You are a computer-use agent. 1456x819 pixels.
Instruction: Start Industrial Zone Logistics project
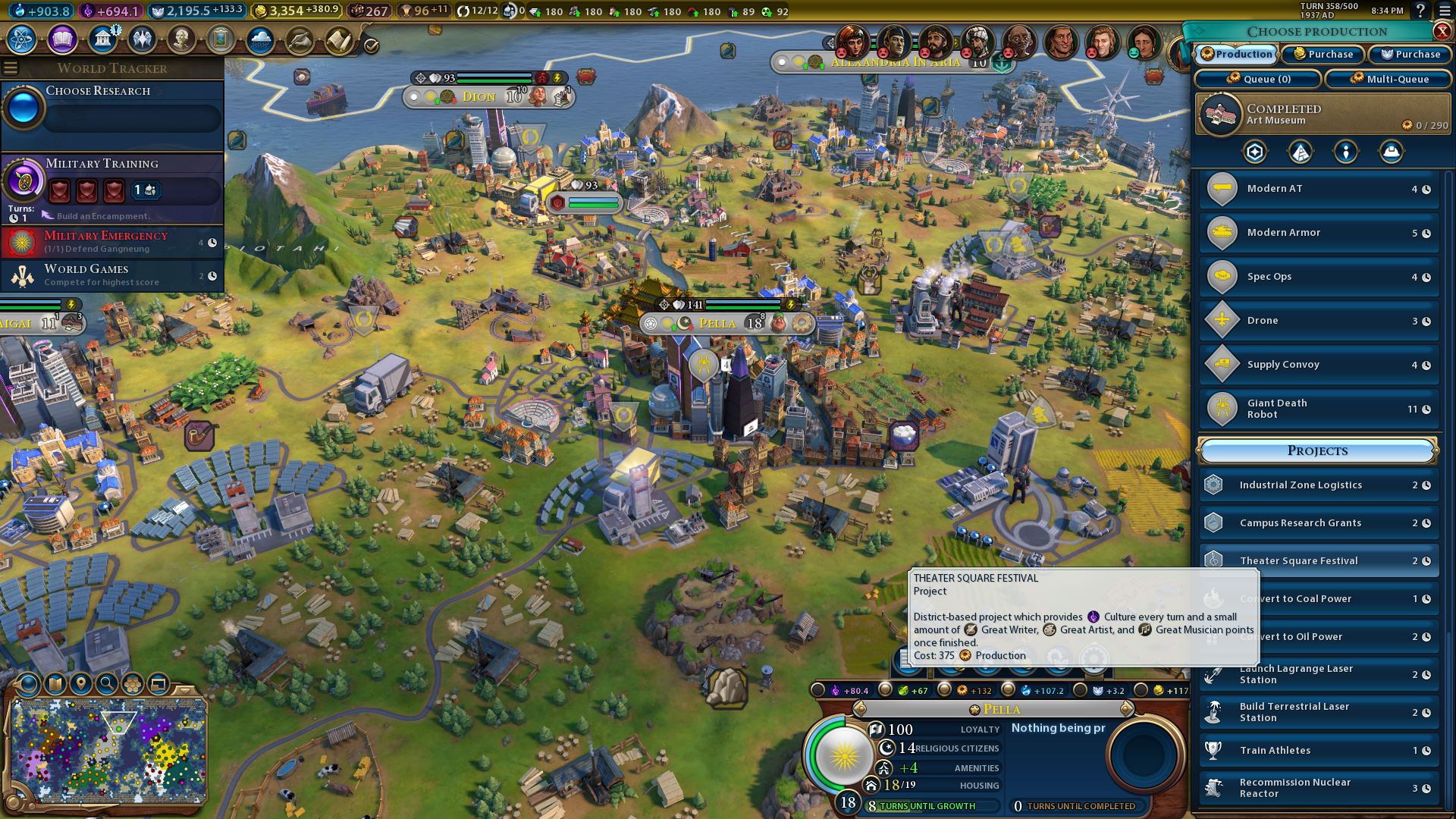click(x=1318, y=485)
